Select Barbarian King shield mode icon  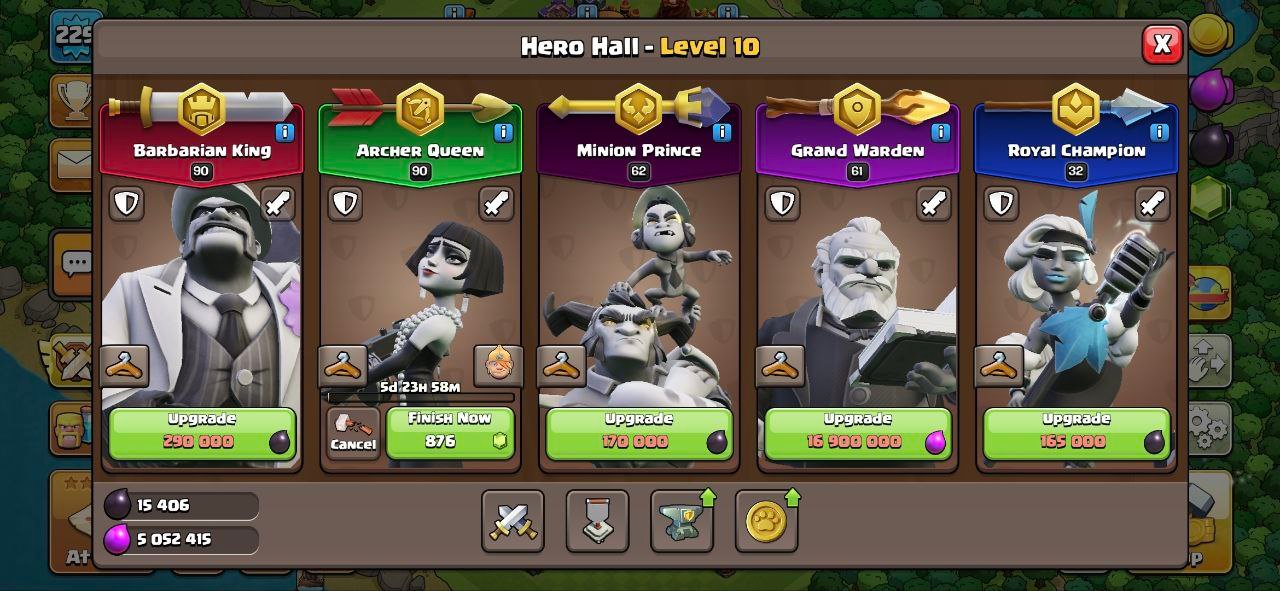[x=126, y=204]
